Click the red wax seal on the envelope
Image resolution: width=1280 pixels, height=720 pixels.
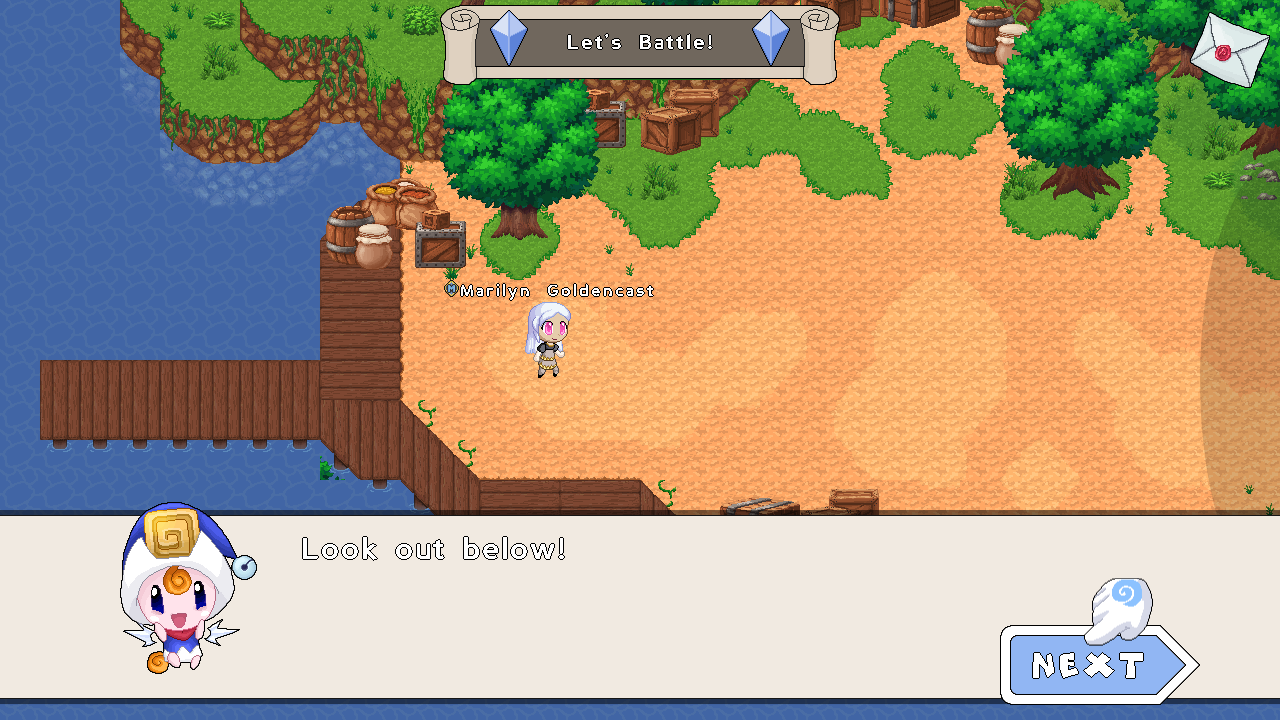pyautogui.click(x=1225, y=53)
